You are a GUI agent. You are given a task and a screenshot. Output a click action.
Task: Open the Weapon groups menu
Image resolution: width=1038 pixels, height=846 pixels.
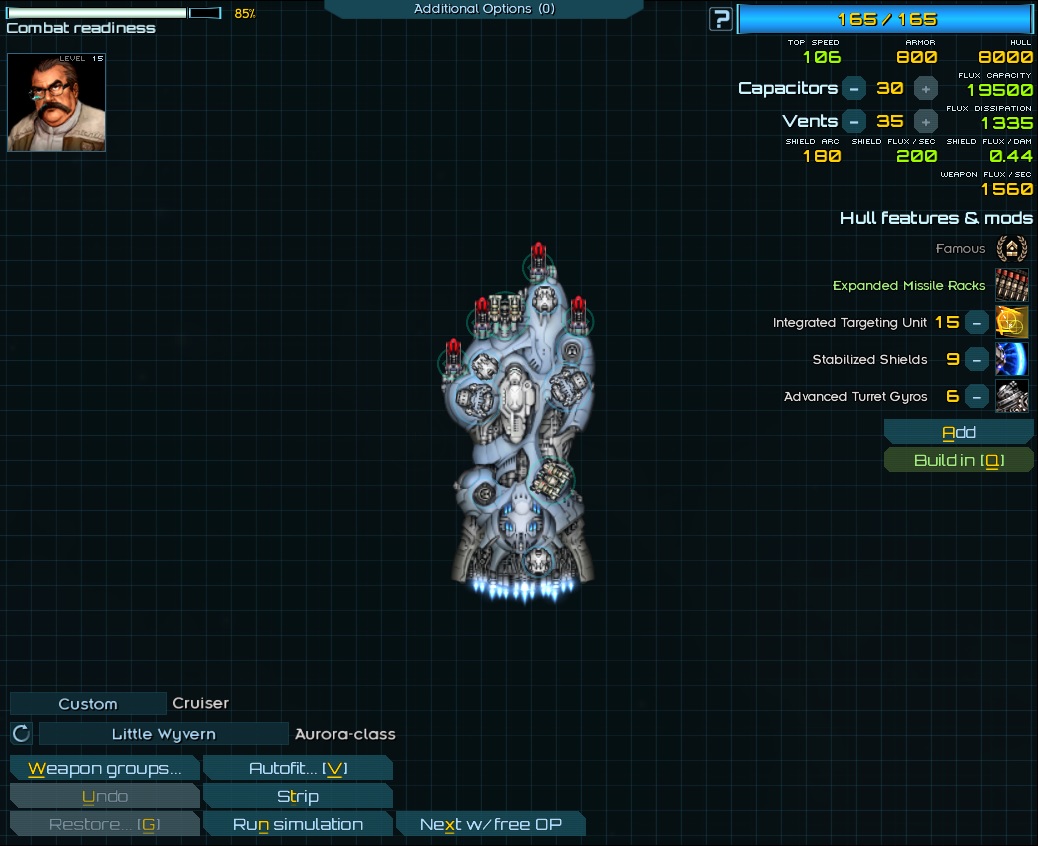[104, 768]
